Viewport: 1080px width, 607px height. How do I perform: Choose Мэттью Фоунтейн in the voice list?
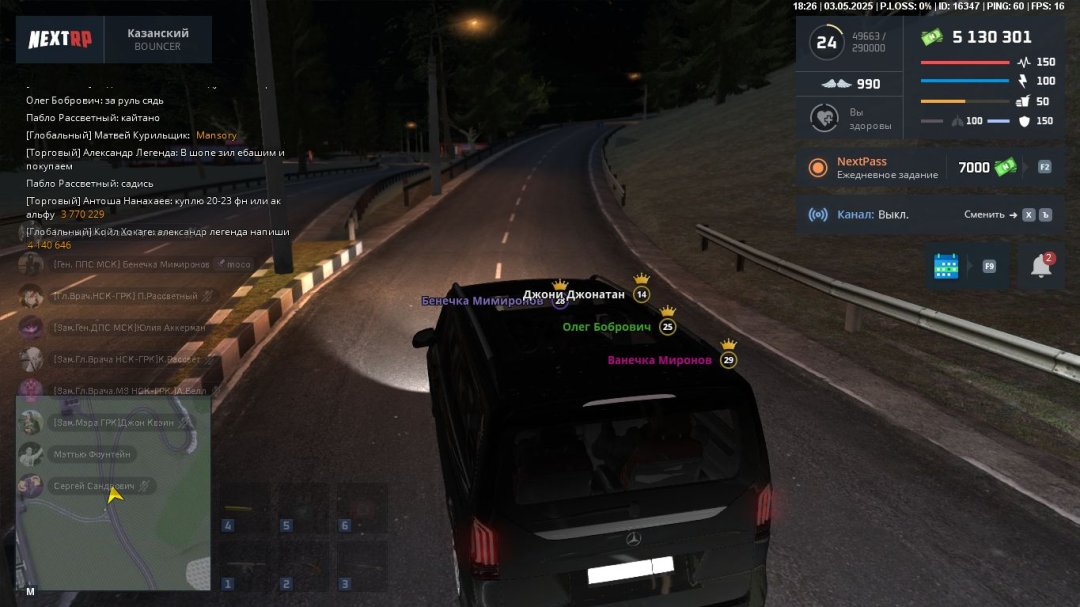coord(90,454)
